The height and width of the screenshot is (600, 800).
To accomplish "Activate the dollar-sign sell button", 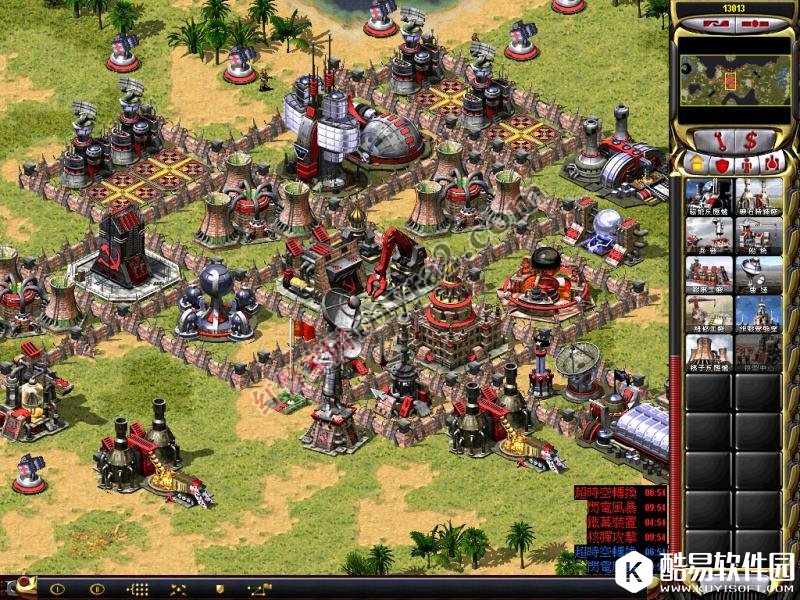I will (749, 138).
